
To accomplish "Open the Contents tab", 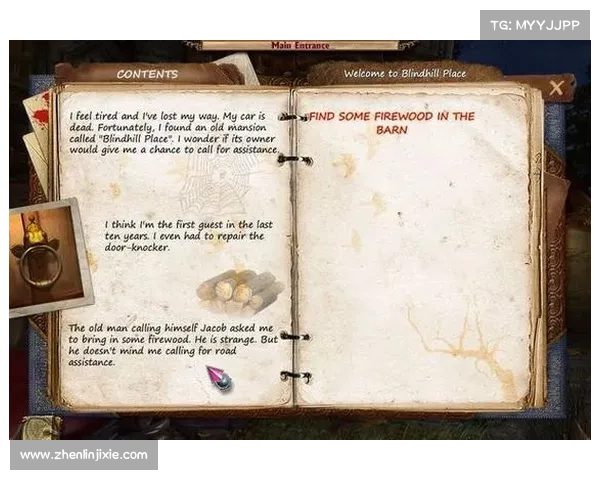I will click(147, 74).
